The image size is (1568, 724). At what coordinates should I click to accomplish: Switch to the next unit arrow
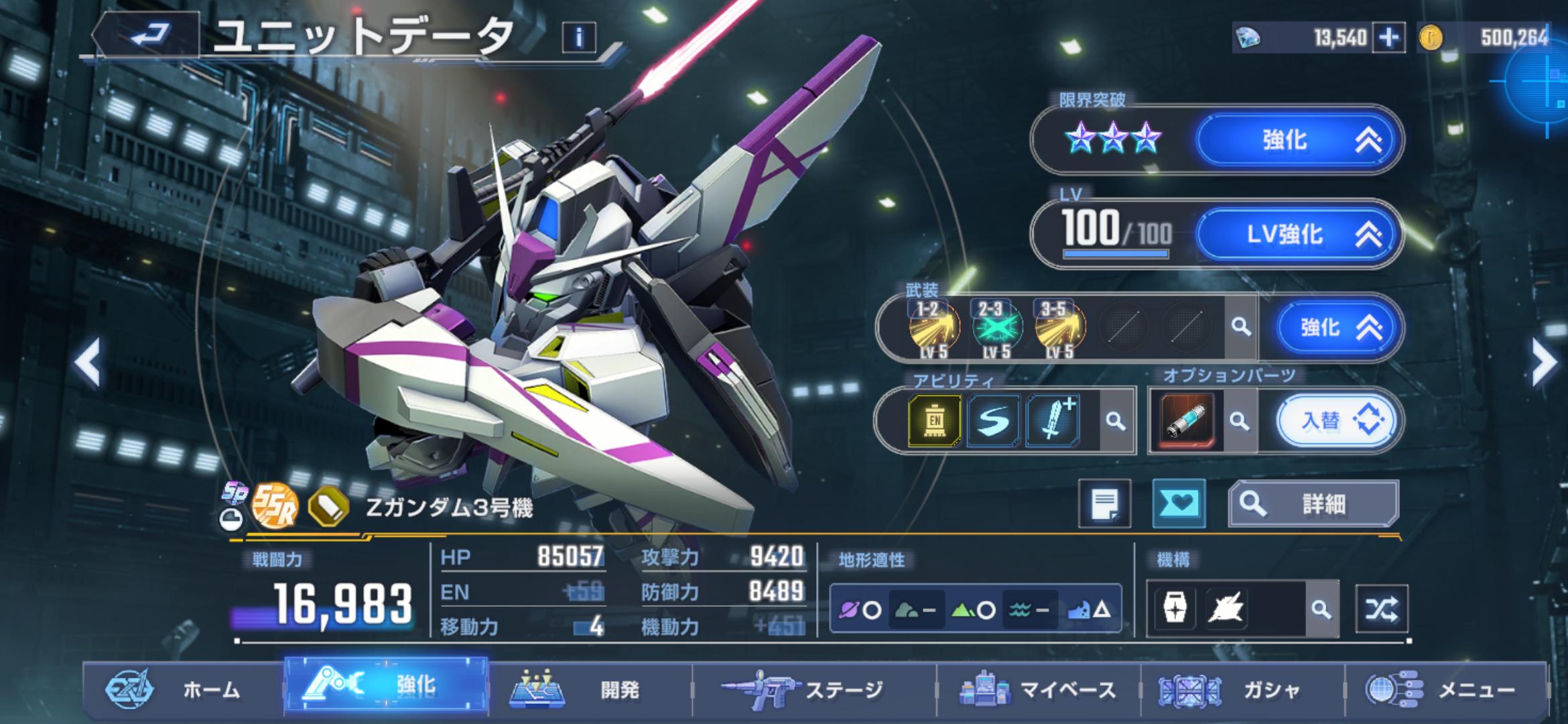[1544, 363]
